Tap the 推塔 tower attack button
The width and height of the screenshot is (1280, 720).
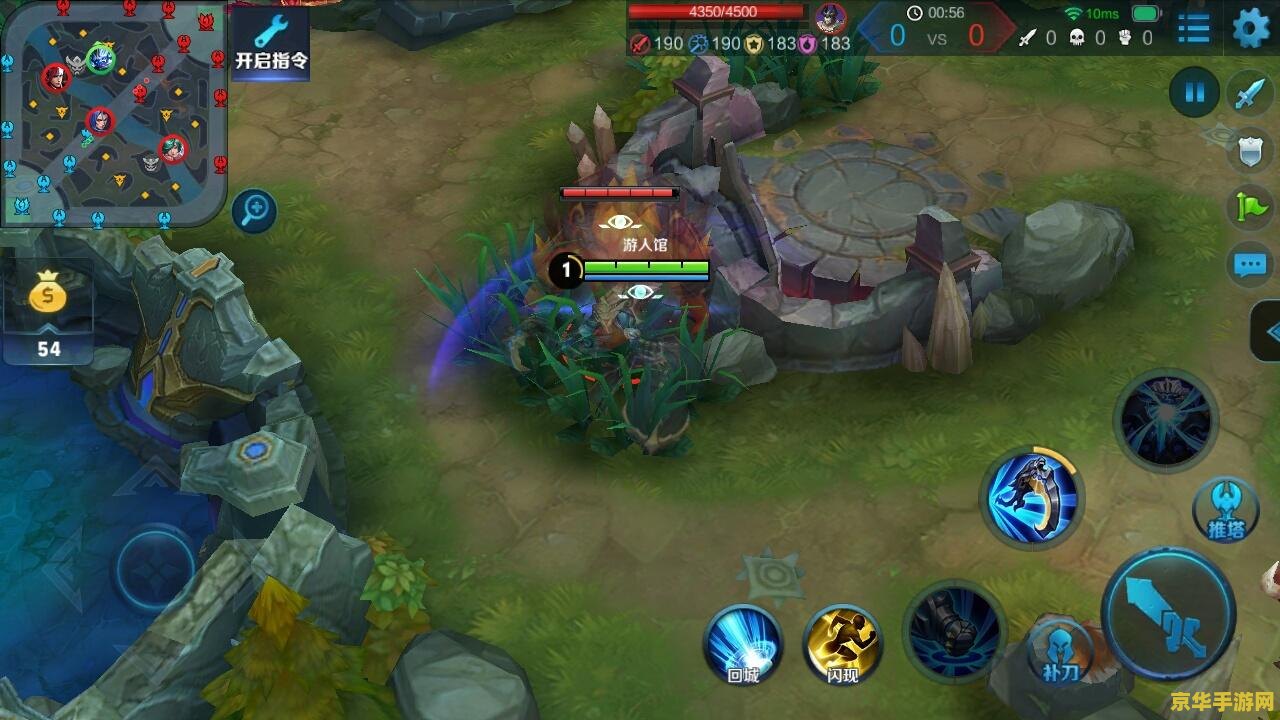1226,510
